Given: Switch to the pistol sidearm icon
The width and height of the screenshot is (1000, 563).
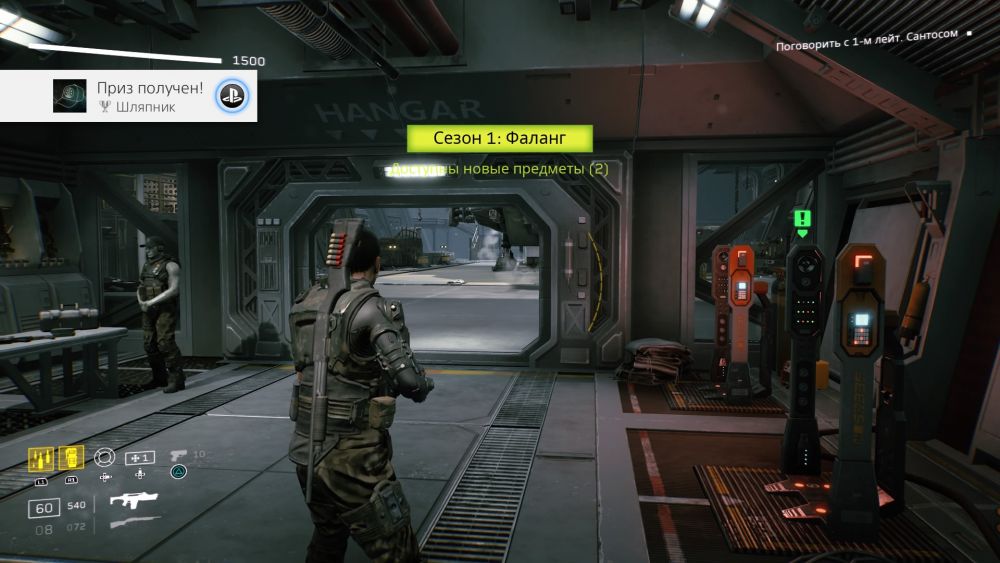Looking at the screenshot, I should tap(178, 455).
